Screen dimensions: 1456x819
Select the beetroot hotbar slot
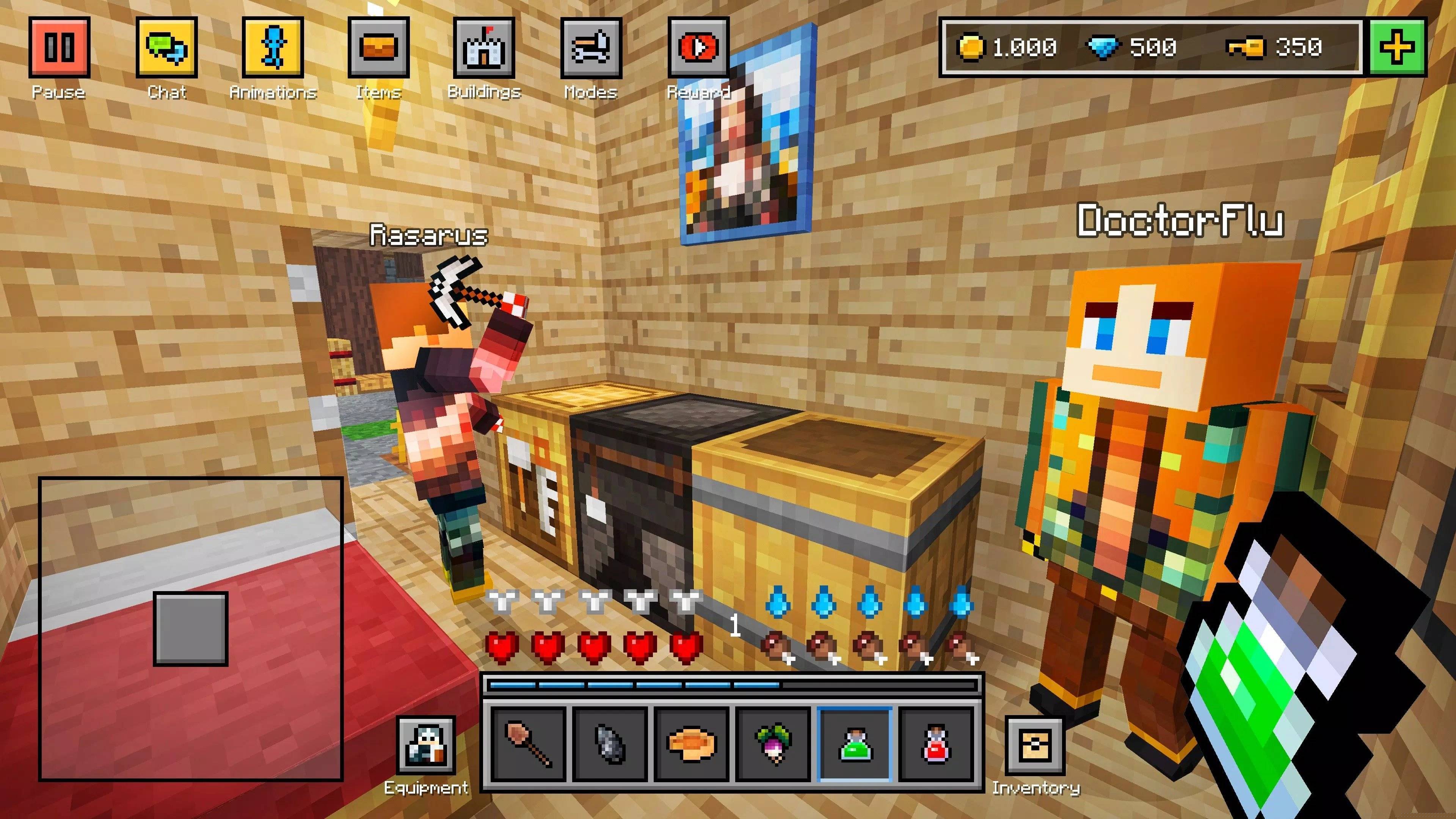tap(774, 744)
